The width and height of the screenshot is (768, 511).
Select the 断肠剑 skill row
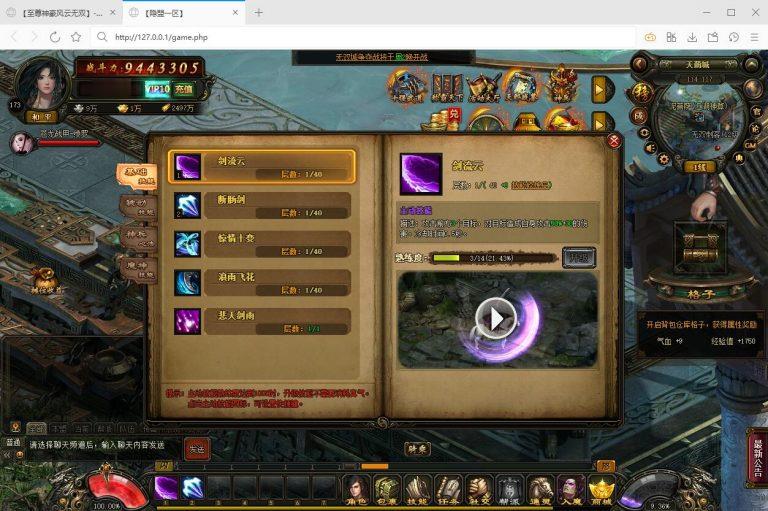click(x=262, y=205)
